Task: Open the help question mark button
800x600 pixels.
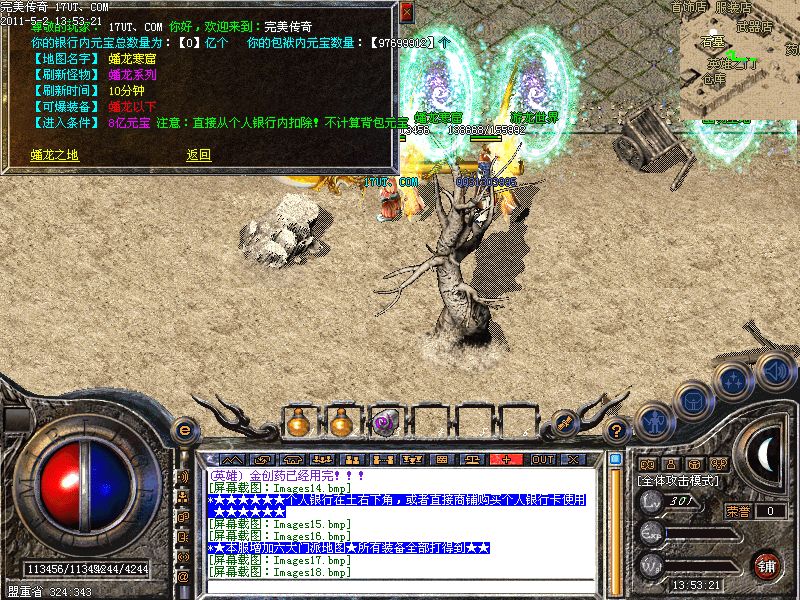Action: (618, 432)
